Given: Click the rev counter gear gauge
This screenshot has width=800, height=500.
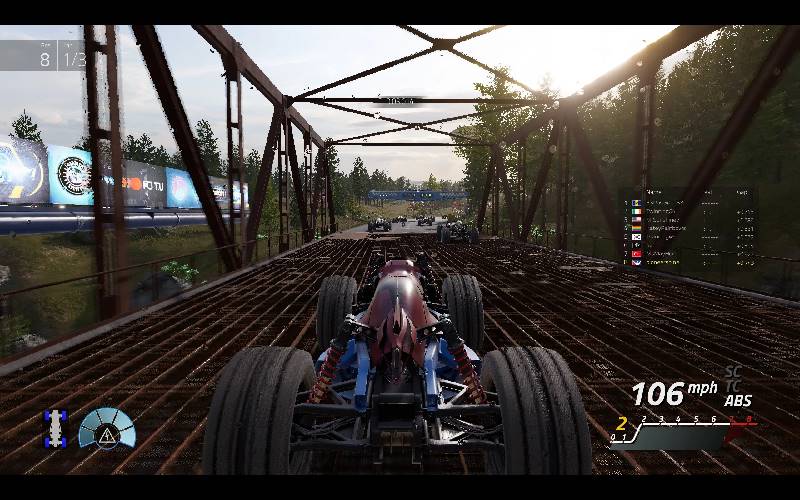Looking at the screenshot, I should (682, 431).
